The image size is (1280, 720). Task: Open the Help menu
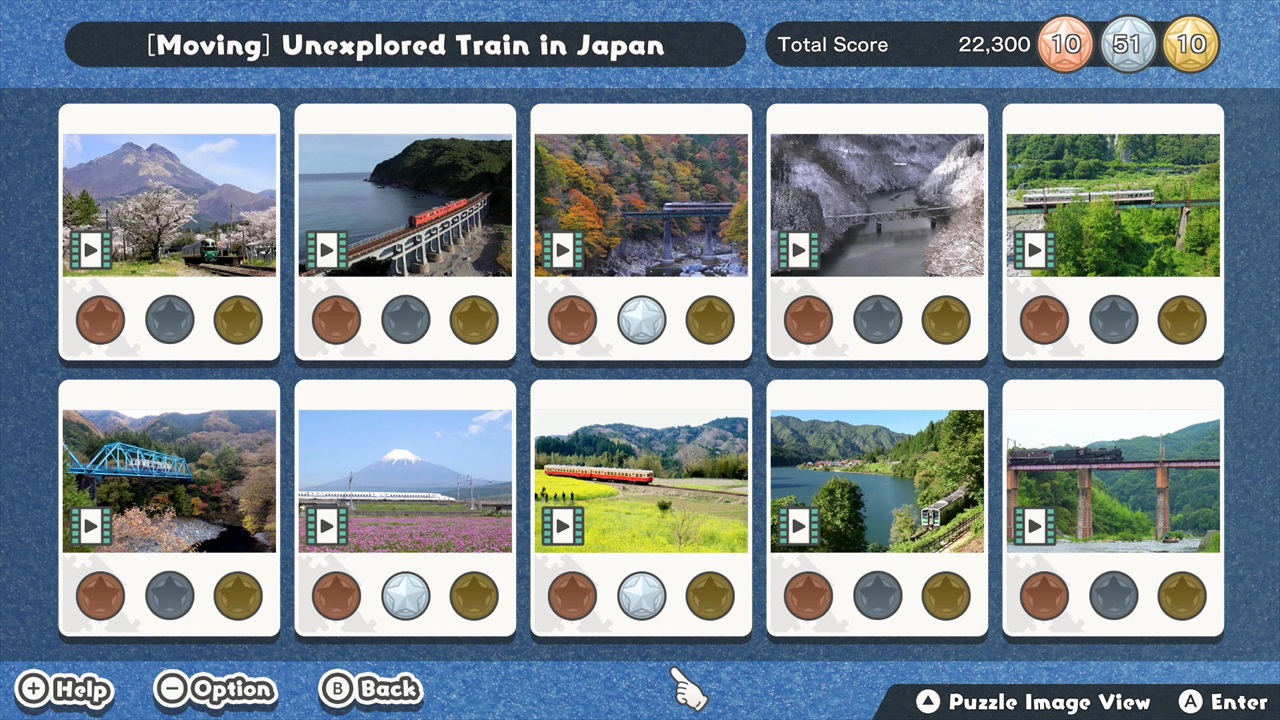click(64, 689)
